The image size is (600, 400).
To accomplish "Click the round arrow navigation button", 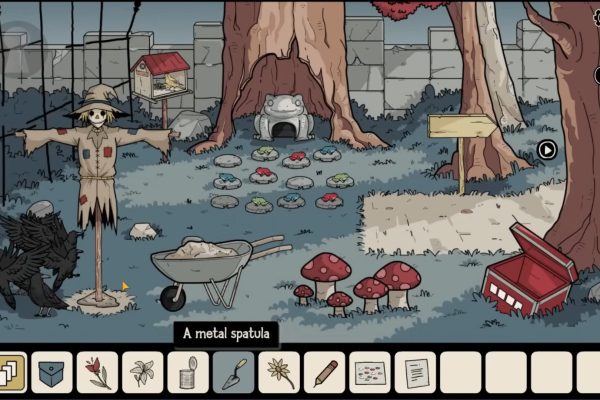I will tap(547, 150).
